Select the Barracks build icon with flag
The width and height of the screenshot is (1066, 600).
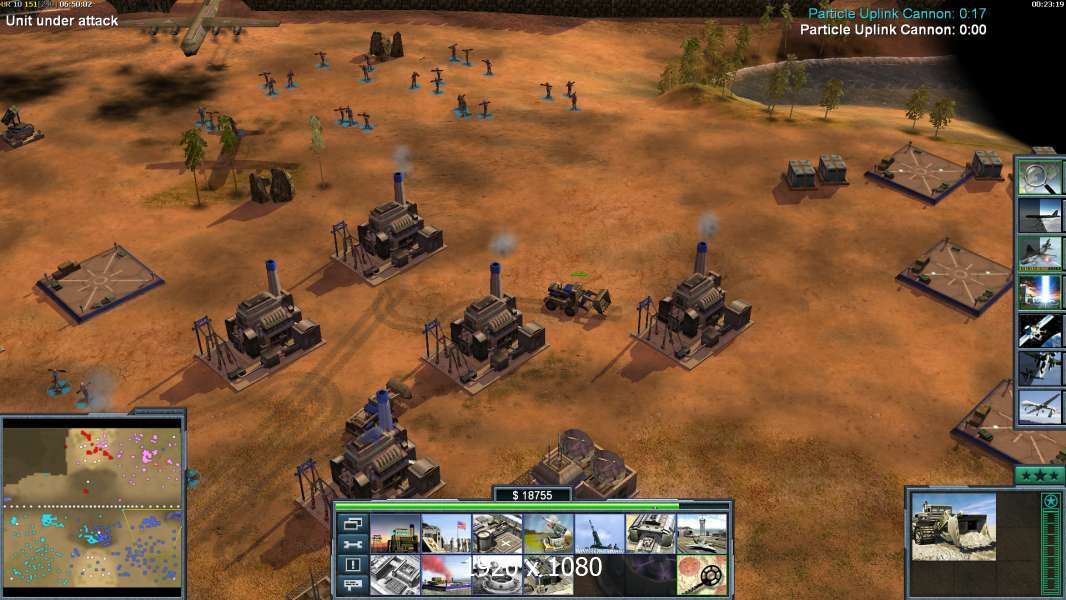coord(446,534)
